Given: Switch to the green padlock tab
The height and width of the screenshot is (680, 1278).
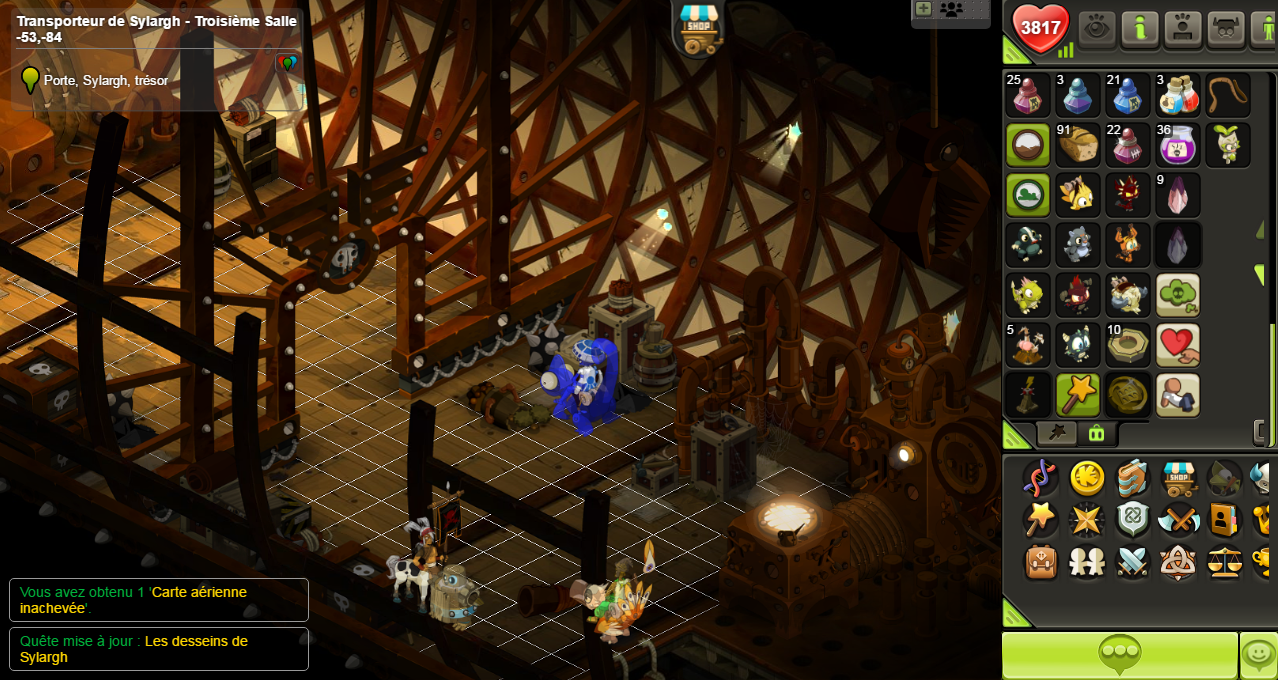Looking at the screenshot, I should pos(1096,433).
